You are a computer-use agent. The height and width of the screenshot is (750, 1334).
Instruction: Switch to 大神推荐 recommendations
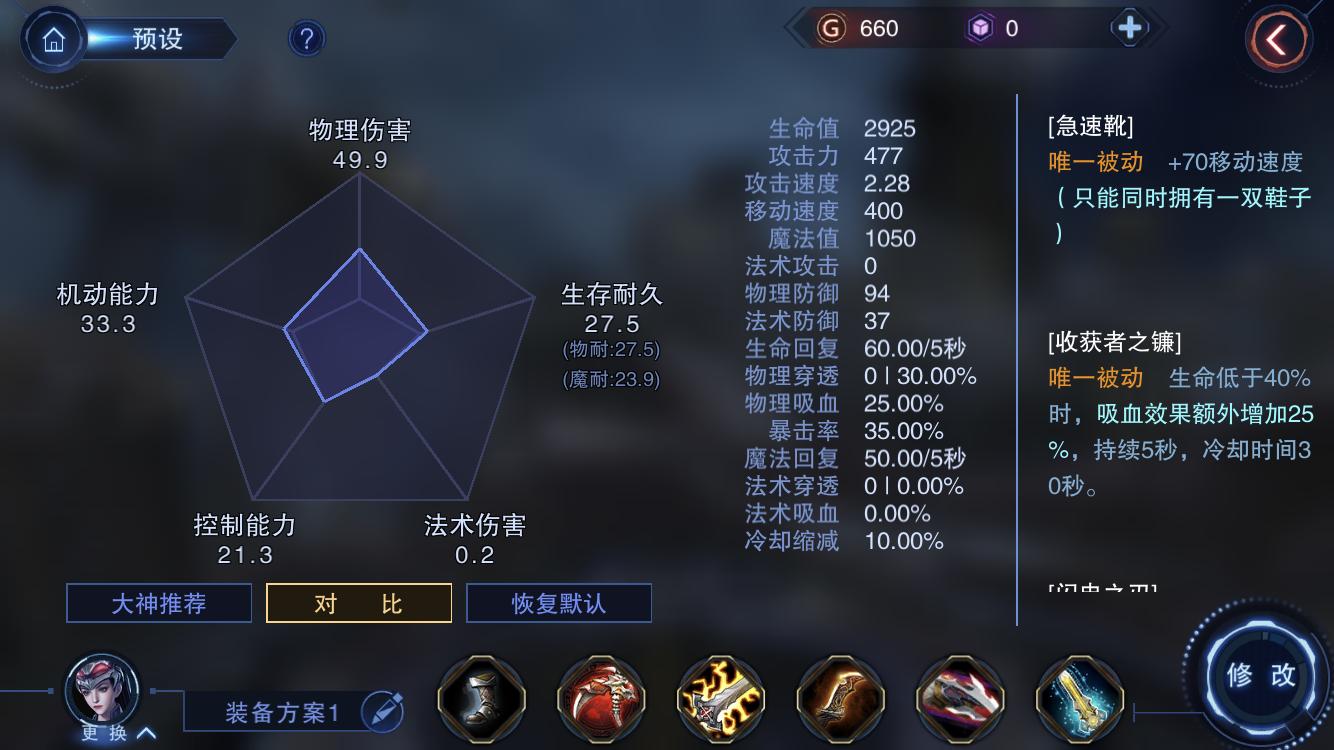pyautogui.click(x=158, y=602)
